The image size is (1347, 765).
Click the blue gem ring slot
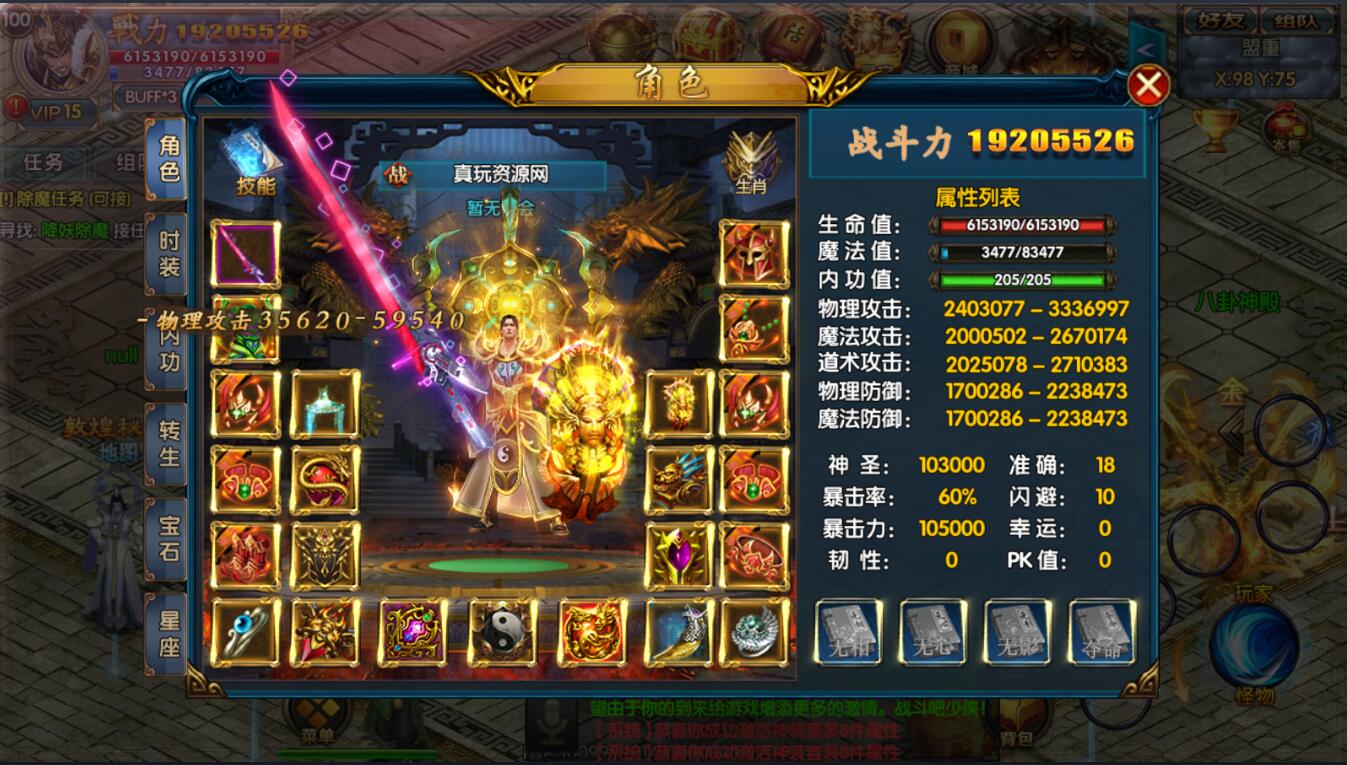point(246,632)
